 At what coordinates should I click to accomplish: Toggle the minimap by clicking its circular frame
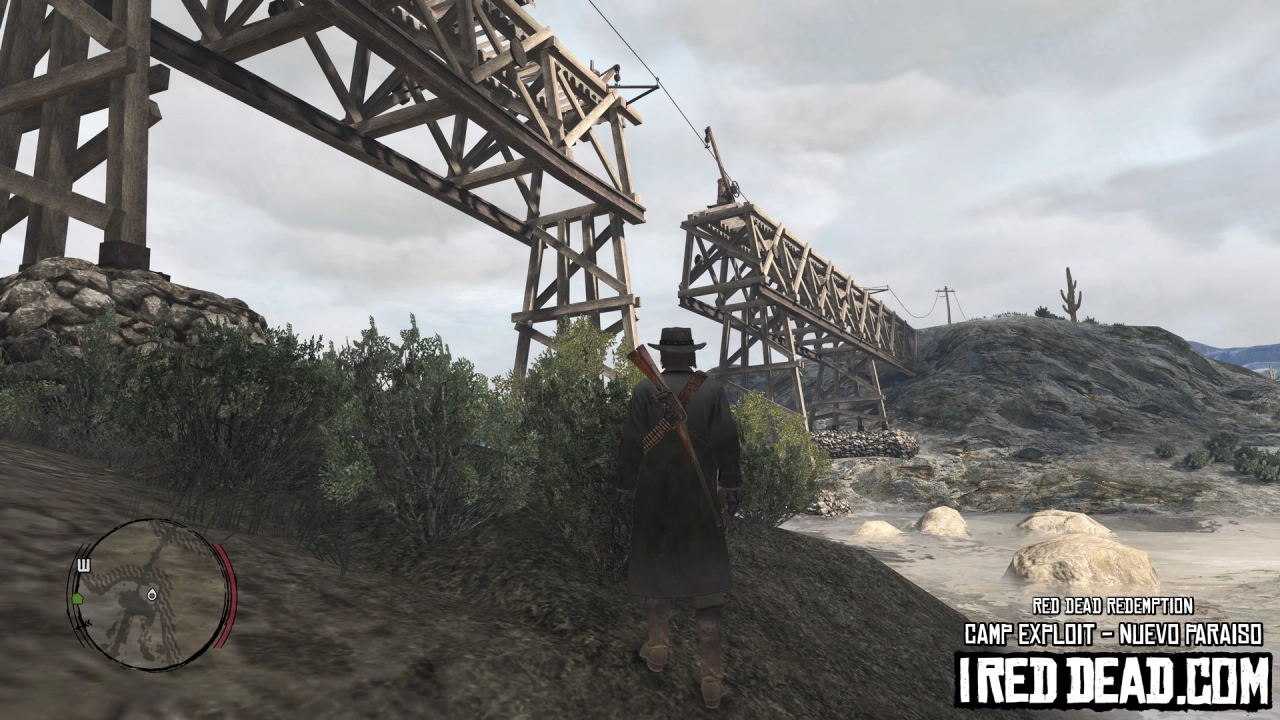pos(150,666)
